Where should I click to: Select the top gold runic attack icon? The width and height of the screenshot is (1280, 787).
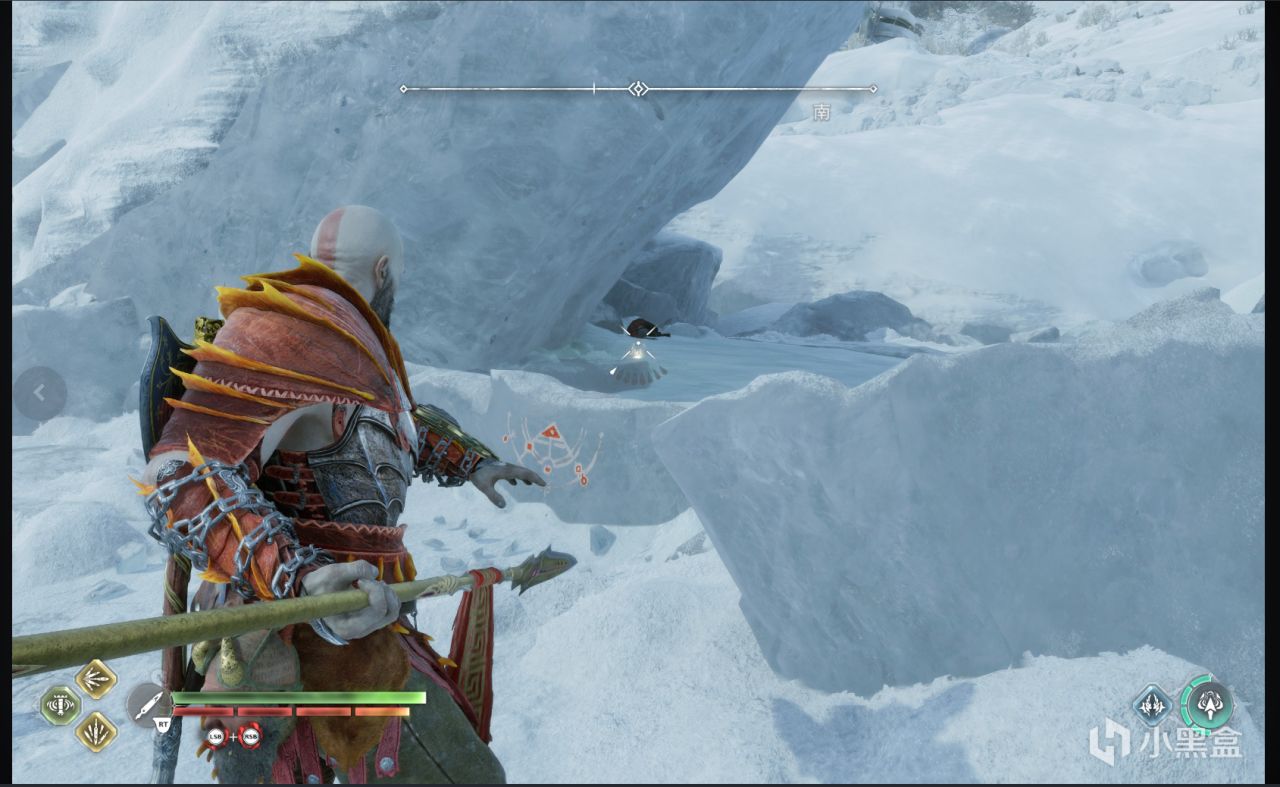coord(96,679)
